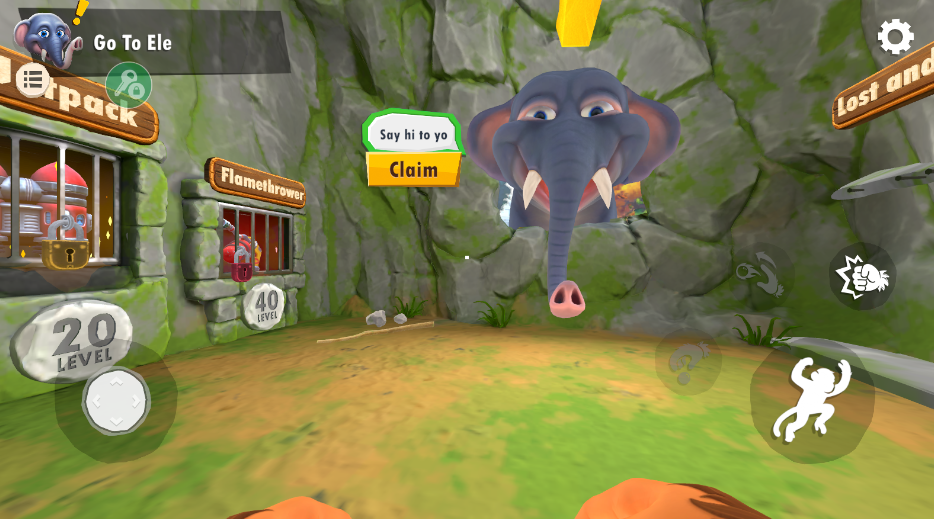Tap the monkey jump button
The image size is (934, 519).
tap(811, 400)
